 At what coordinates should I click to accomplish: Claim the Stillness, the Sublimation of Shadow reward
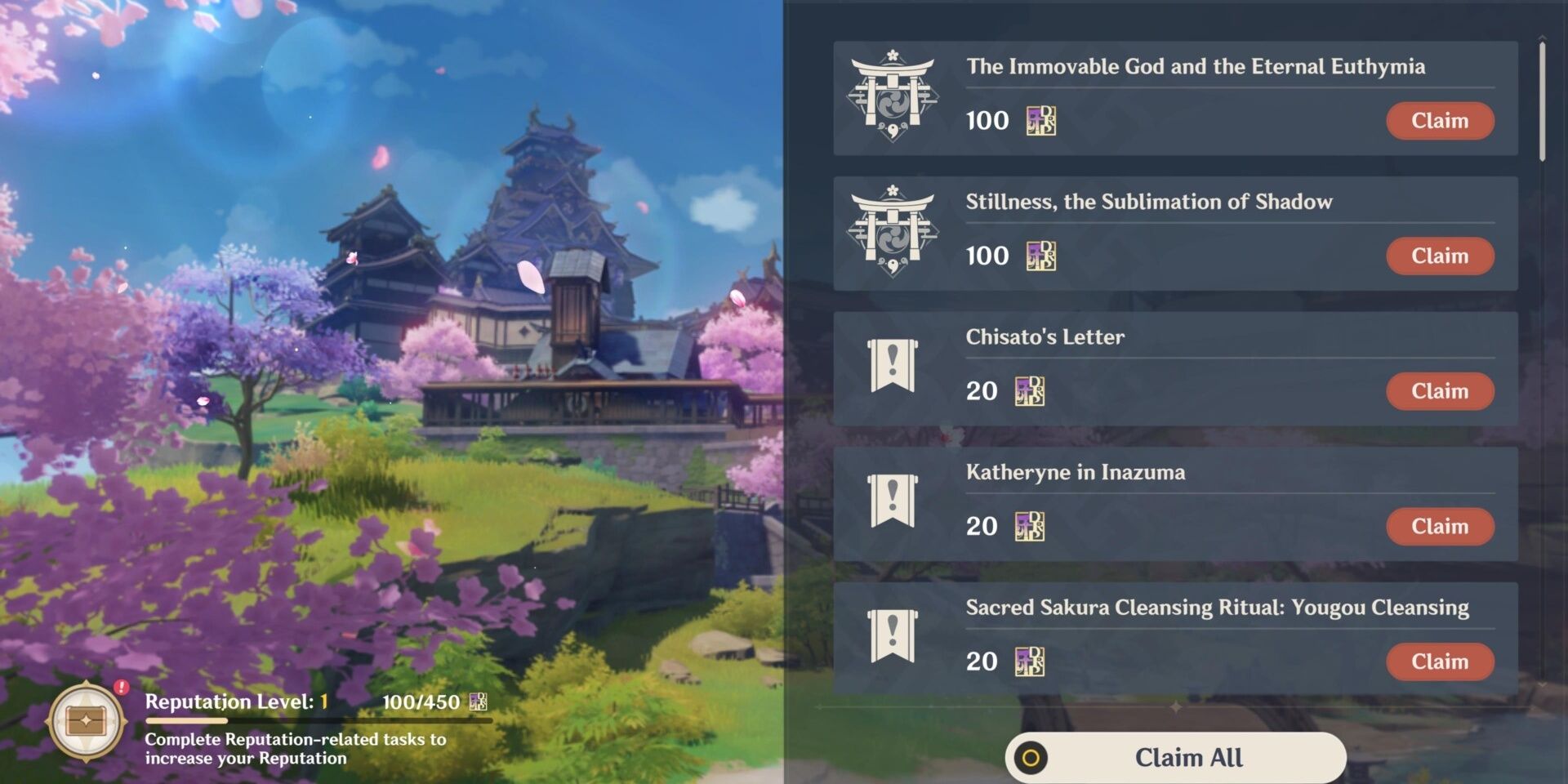tap(1440, 256)
